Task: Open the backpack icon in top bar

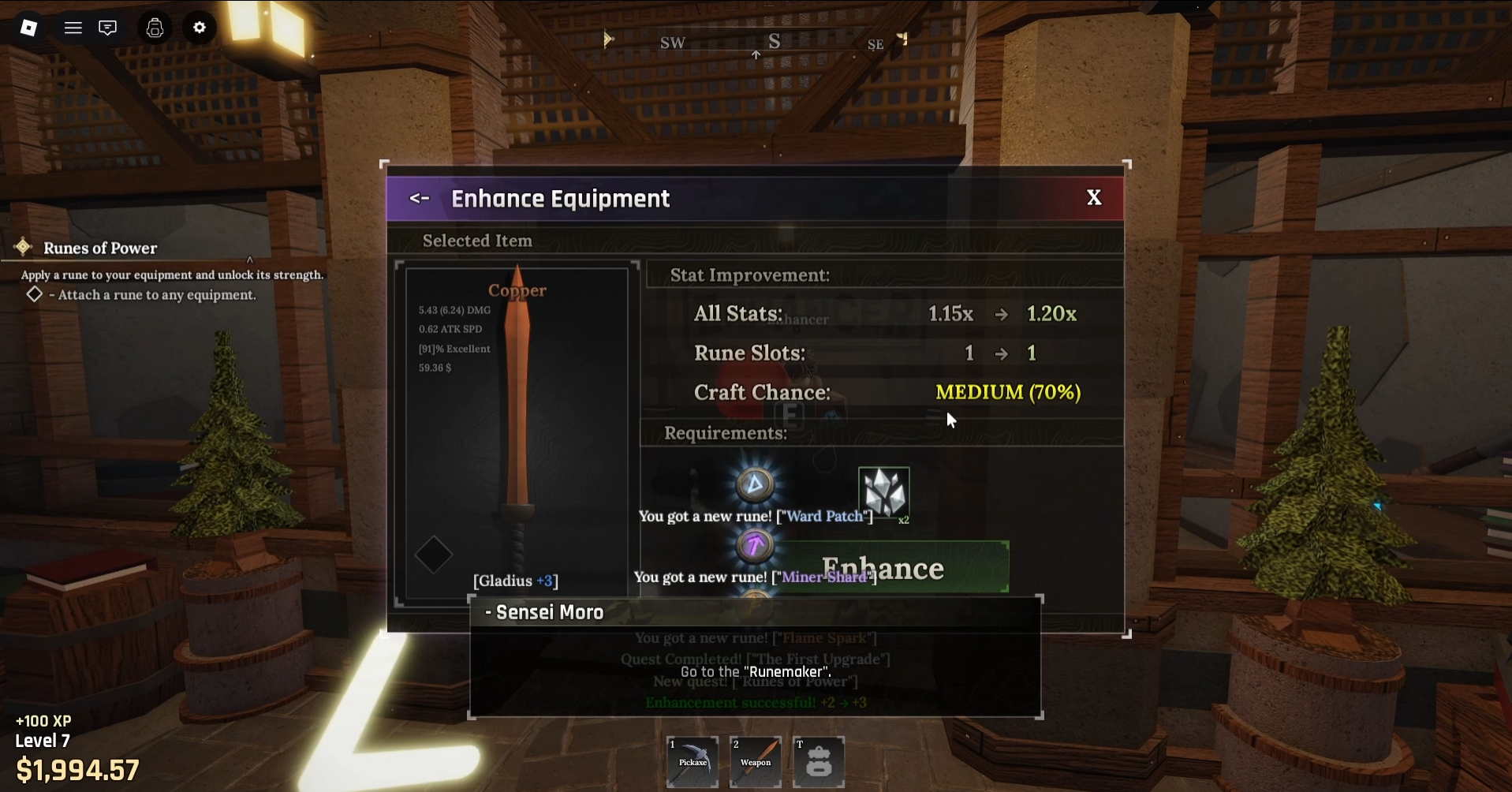Action: pos(155,28)
